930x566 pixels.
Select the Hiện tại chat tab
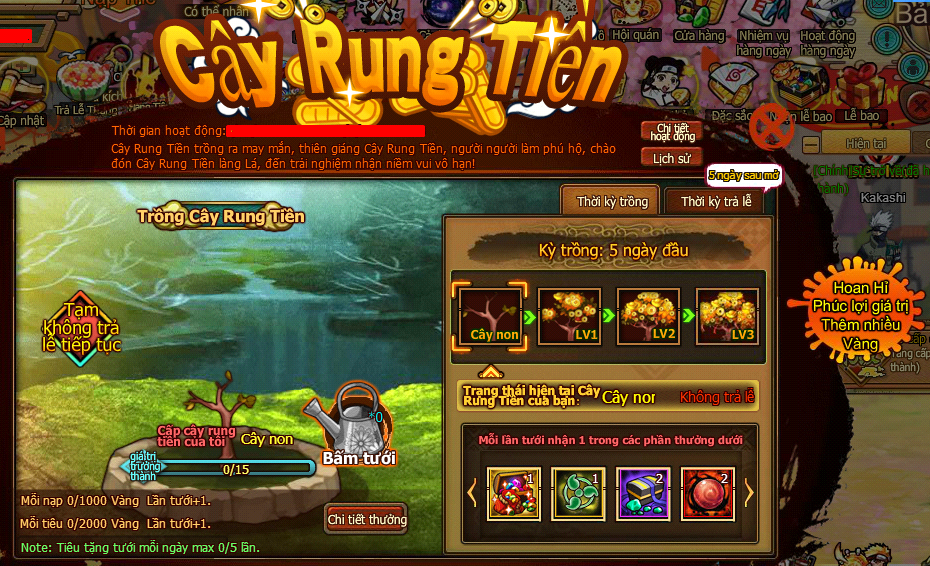point(866,144)
